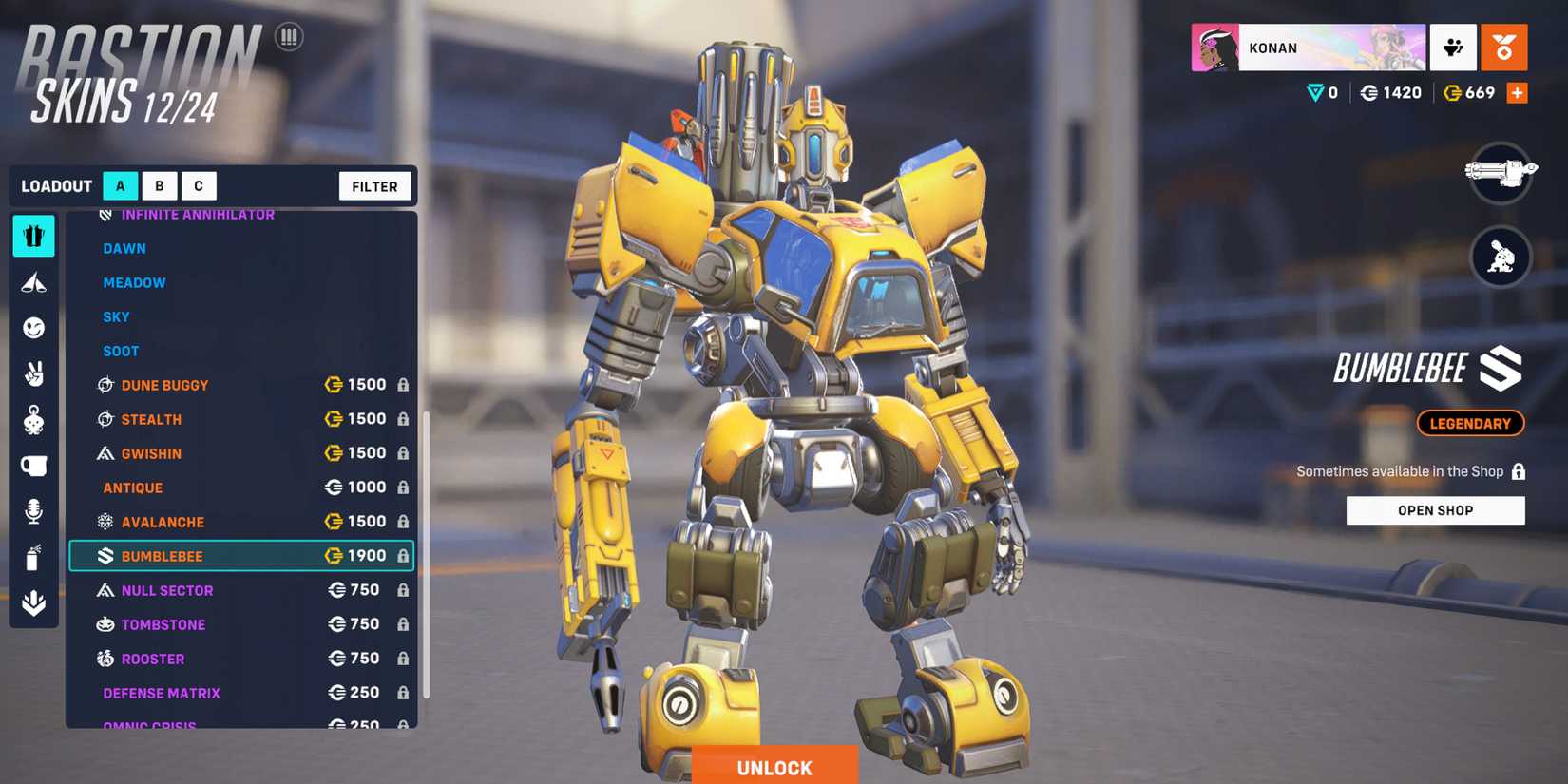Switch to Loadout C

199,185
